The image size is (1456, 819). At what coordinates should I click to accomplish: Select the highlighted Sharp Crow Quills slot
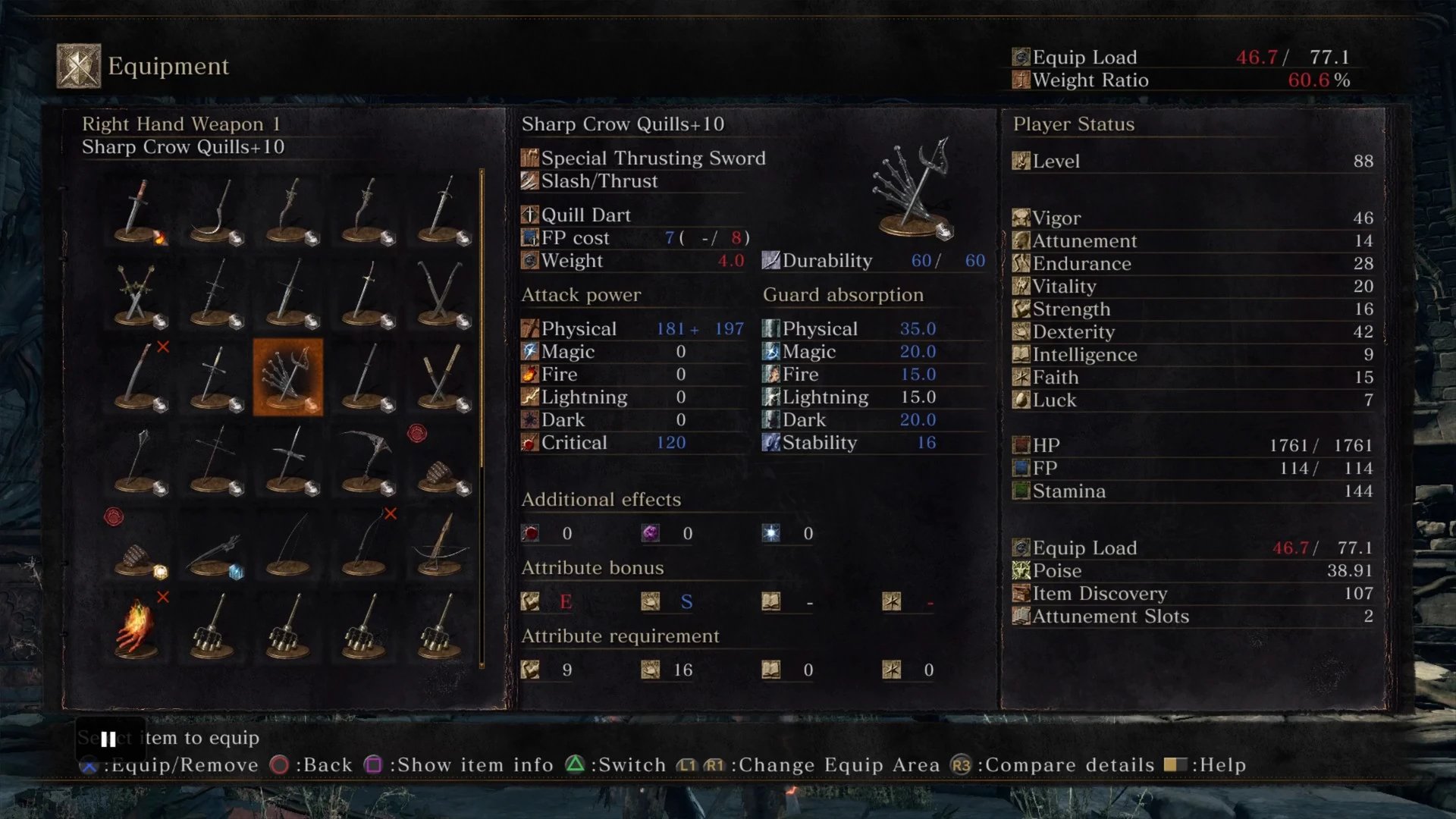[288, 377]
